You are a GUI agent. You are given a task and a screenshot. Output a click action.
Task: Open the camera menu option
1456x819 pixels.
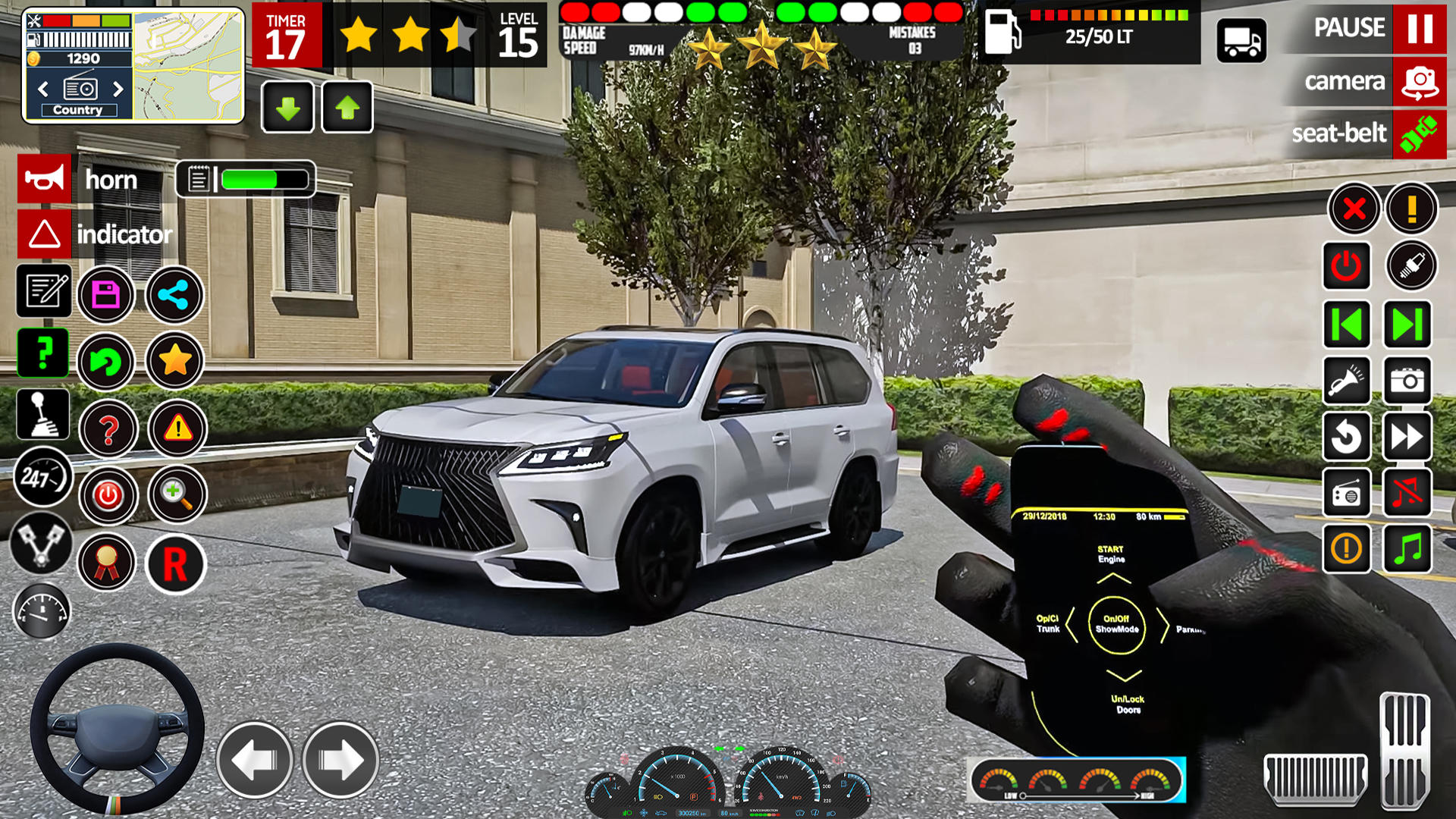click(x=1346, y=82)
